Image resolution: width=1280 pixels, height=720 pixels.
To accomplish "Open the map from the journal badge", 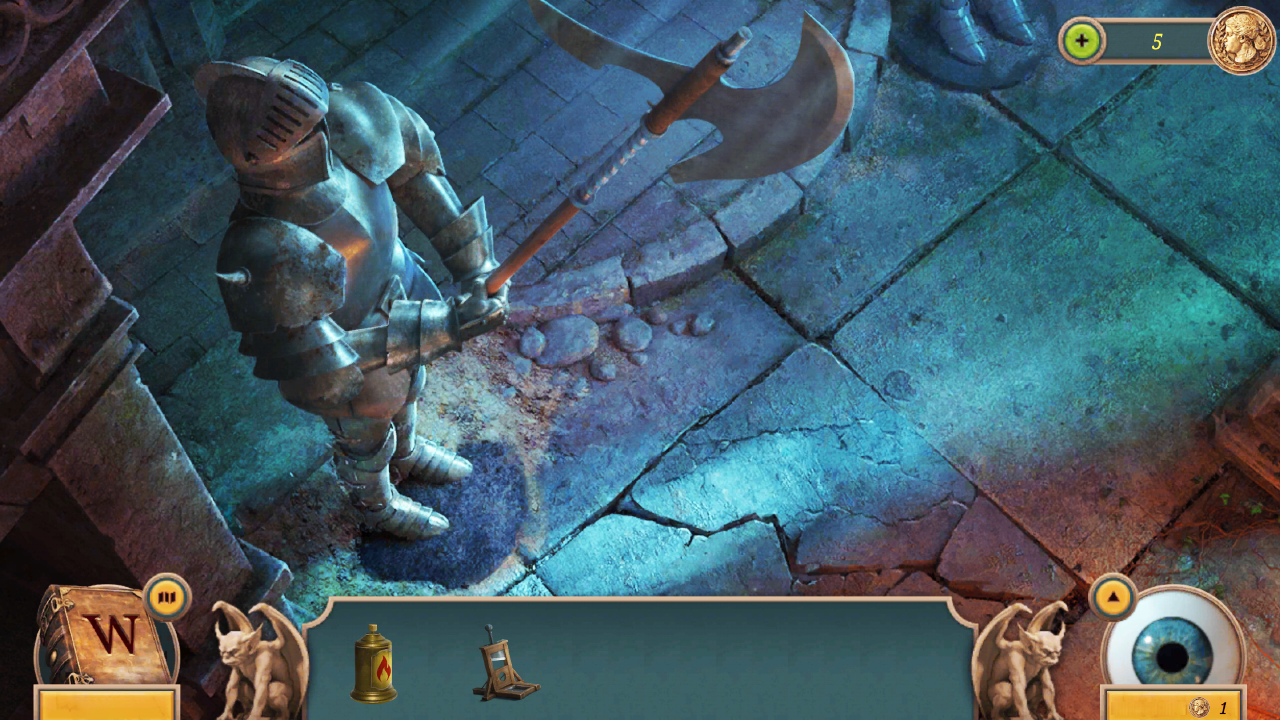I will 166,597.
